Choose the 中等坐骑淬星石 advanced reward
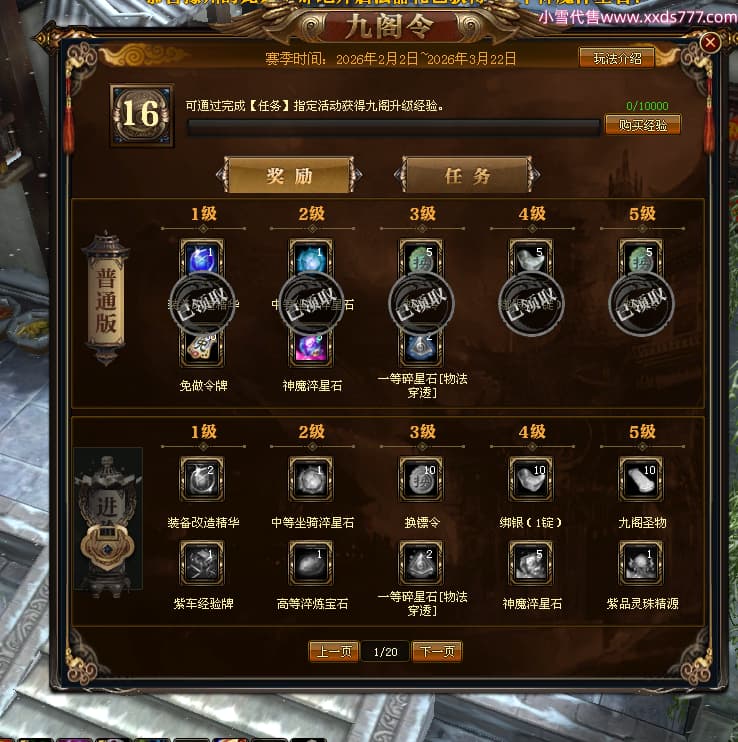The width and height of the screenshot is (738, 742). pyautogui.click(x=311, y=478)
